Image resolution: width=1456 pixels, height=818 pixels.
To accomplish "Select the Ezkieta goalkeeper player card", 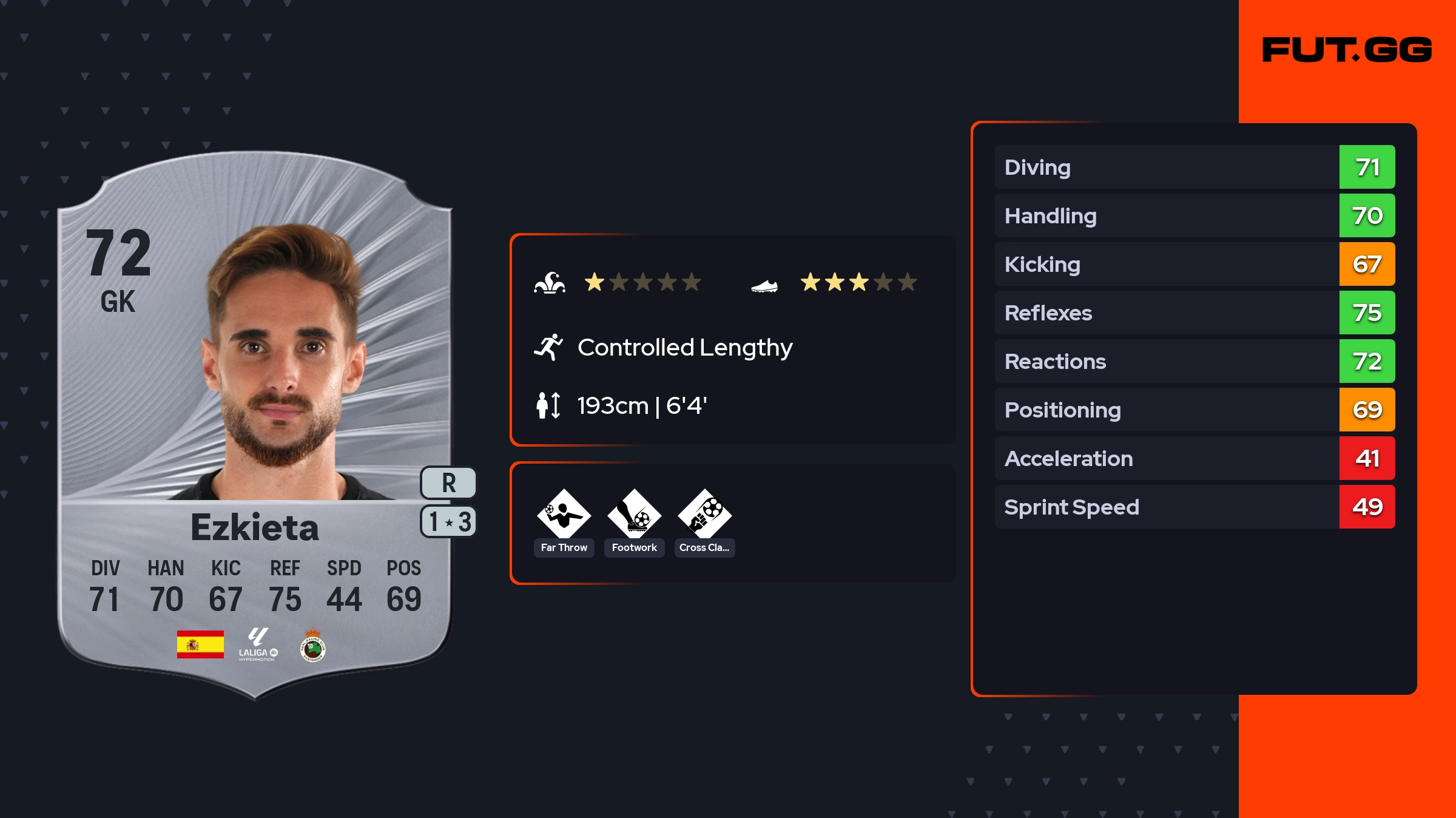I will pyautogui.click(x=255, y=425).
